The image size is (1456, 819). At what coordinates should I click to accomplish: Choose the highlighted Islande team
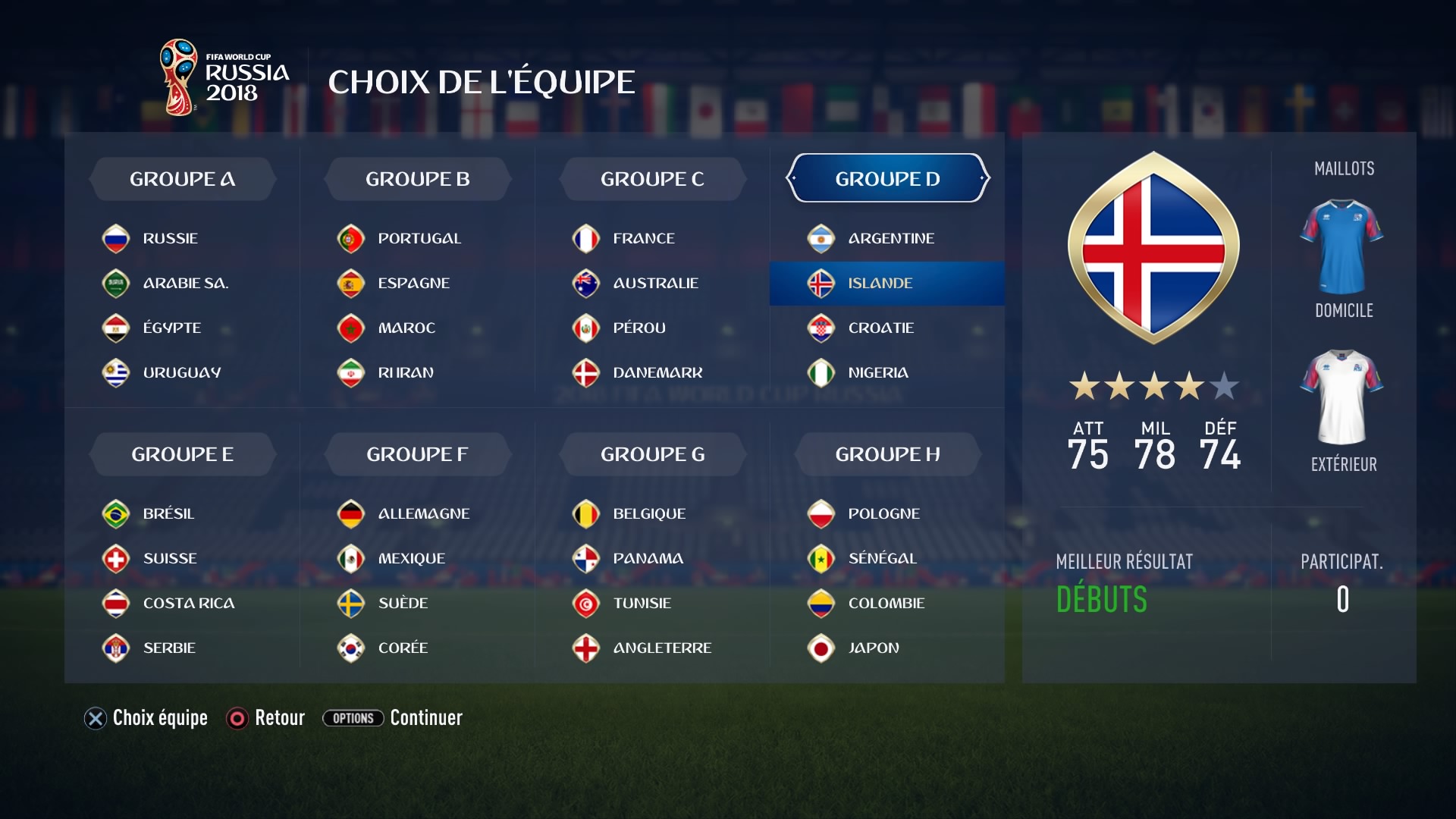click(x=880, y=283)
